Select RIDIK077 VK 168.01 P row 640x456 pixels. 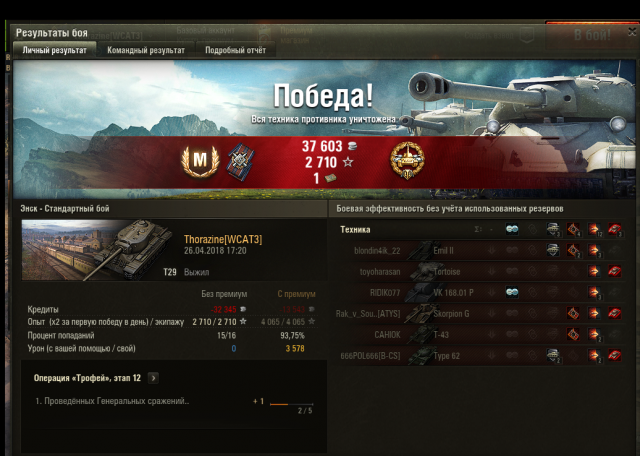[480, 292]
